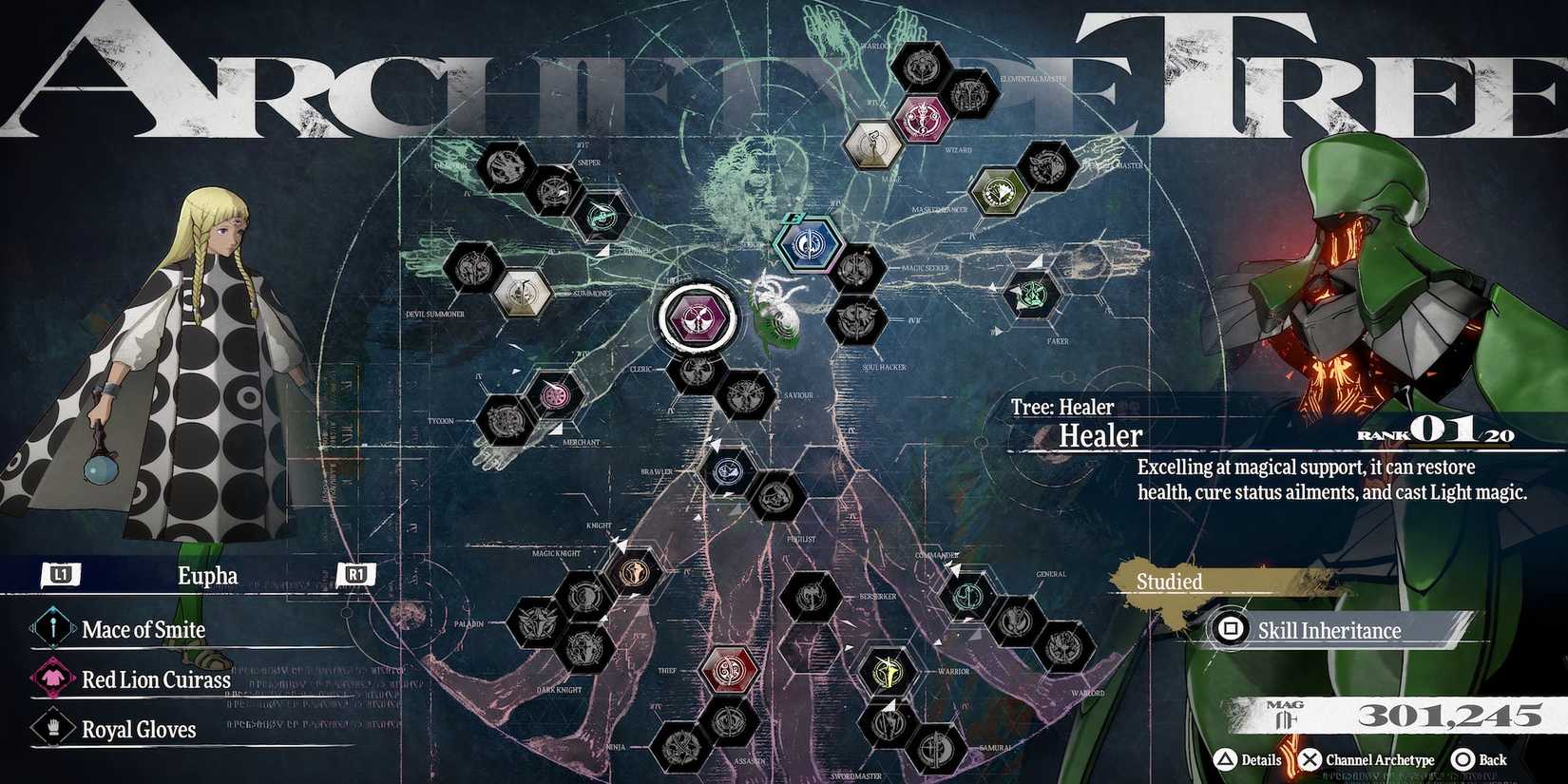This screenshot has width=1568, height=784.
Task: Select the Samurai archetype hexagon
Action: coord(937,749)
